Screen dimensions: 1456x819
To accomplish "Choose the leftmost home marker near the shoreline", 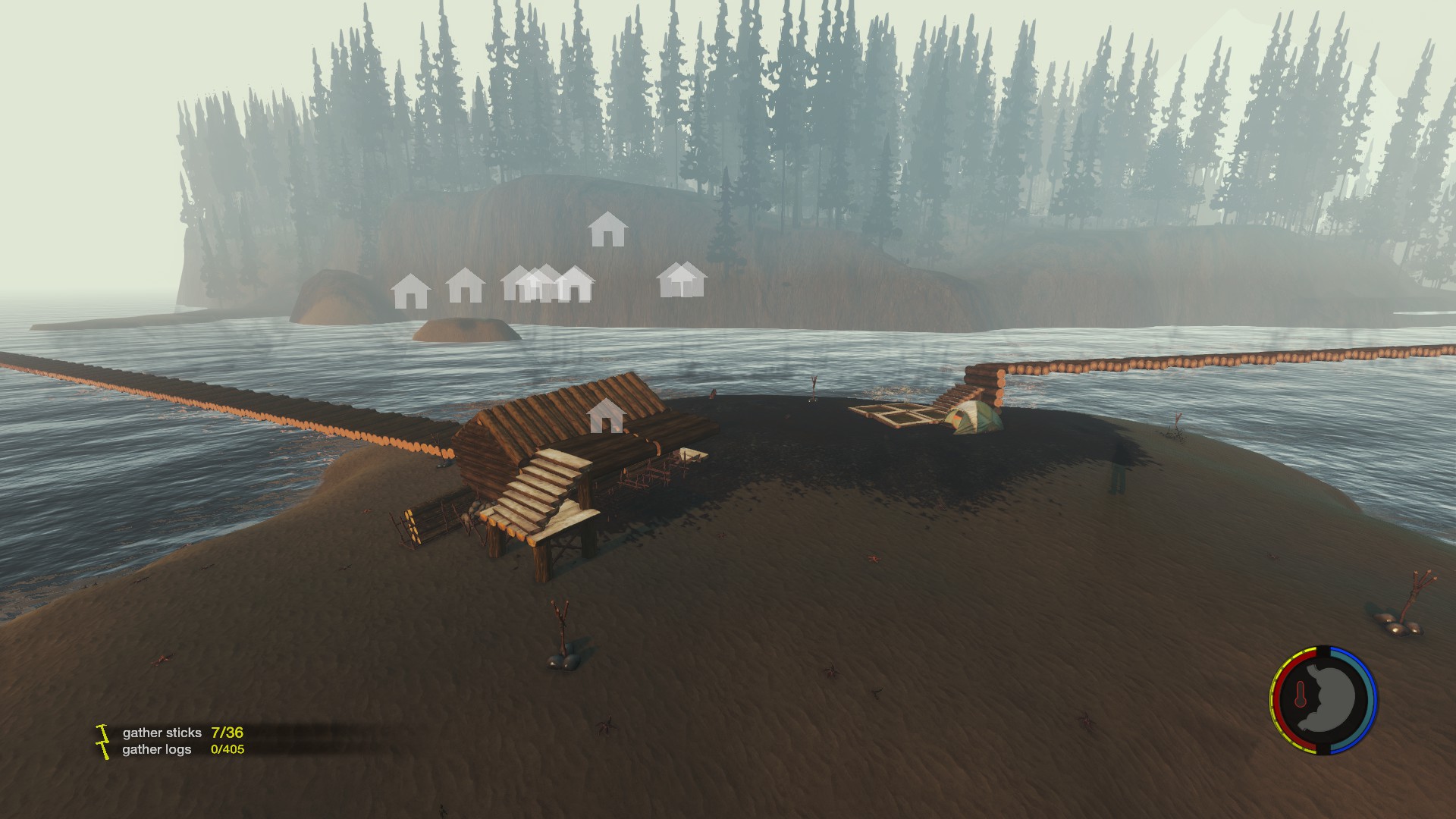I will [x=410, y=291].
